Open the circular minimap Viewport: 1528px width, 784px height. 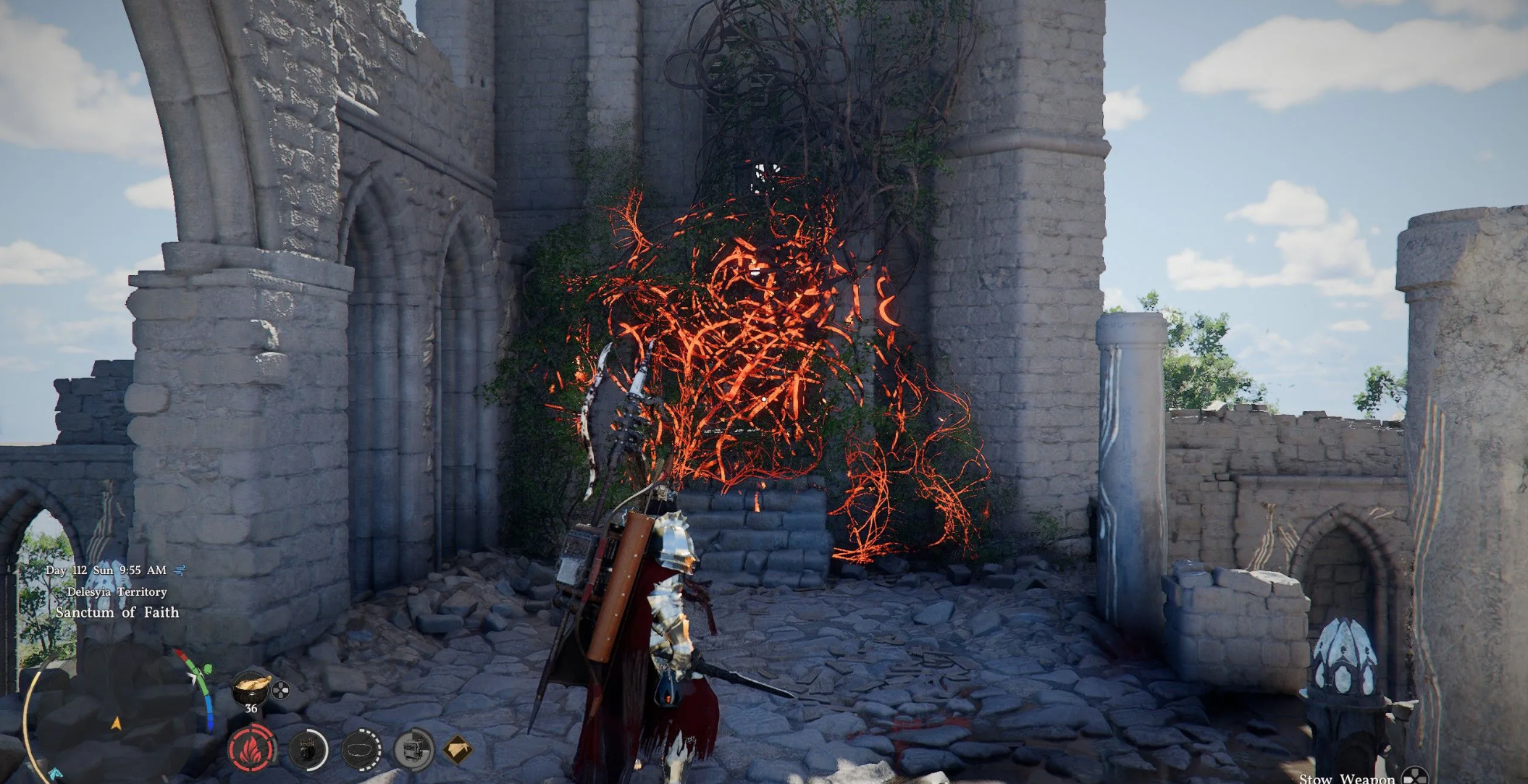(116, 717)
